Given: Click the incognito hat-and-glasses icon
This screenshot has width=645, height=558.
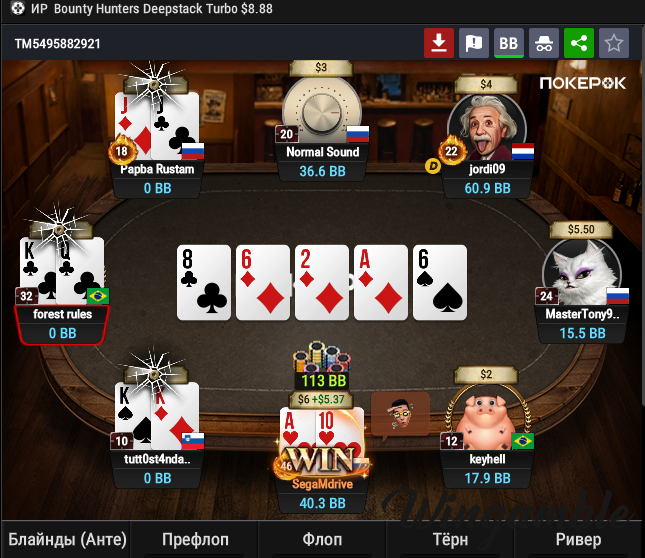Looking at the screenshot, I should coord(544,43).
